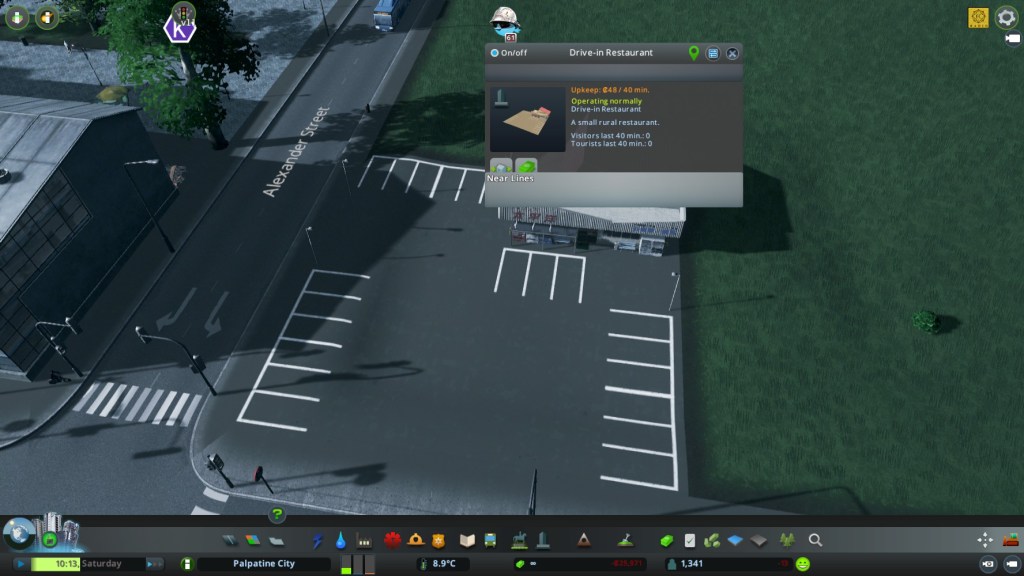Click the green happiness smiley face
This screenshot has width=1024, height=576.
(803, 564)
